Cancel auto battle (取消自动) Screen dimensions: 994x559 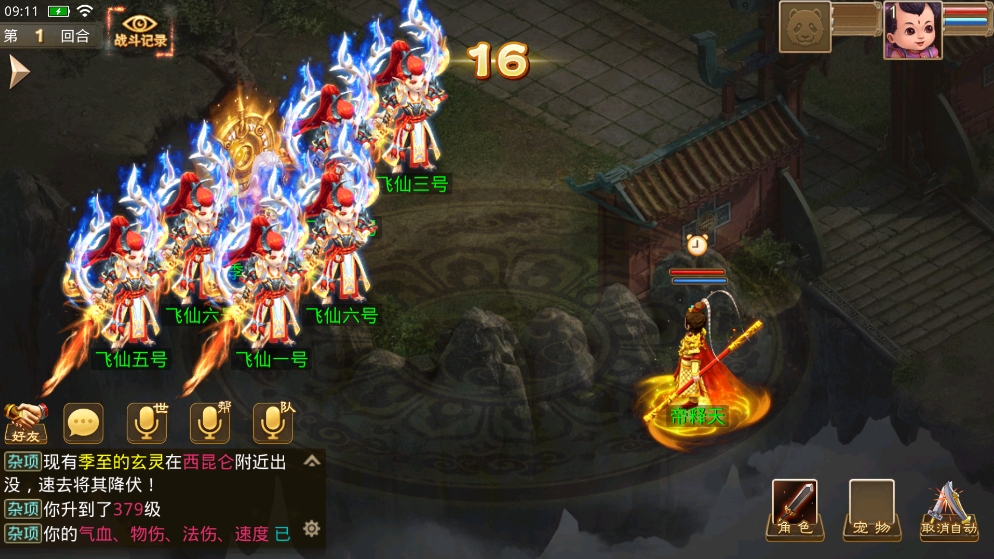pyautogui.click(x=949, y=510)
